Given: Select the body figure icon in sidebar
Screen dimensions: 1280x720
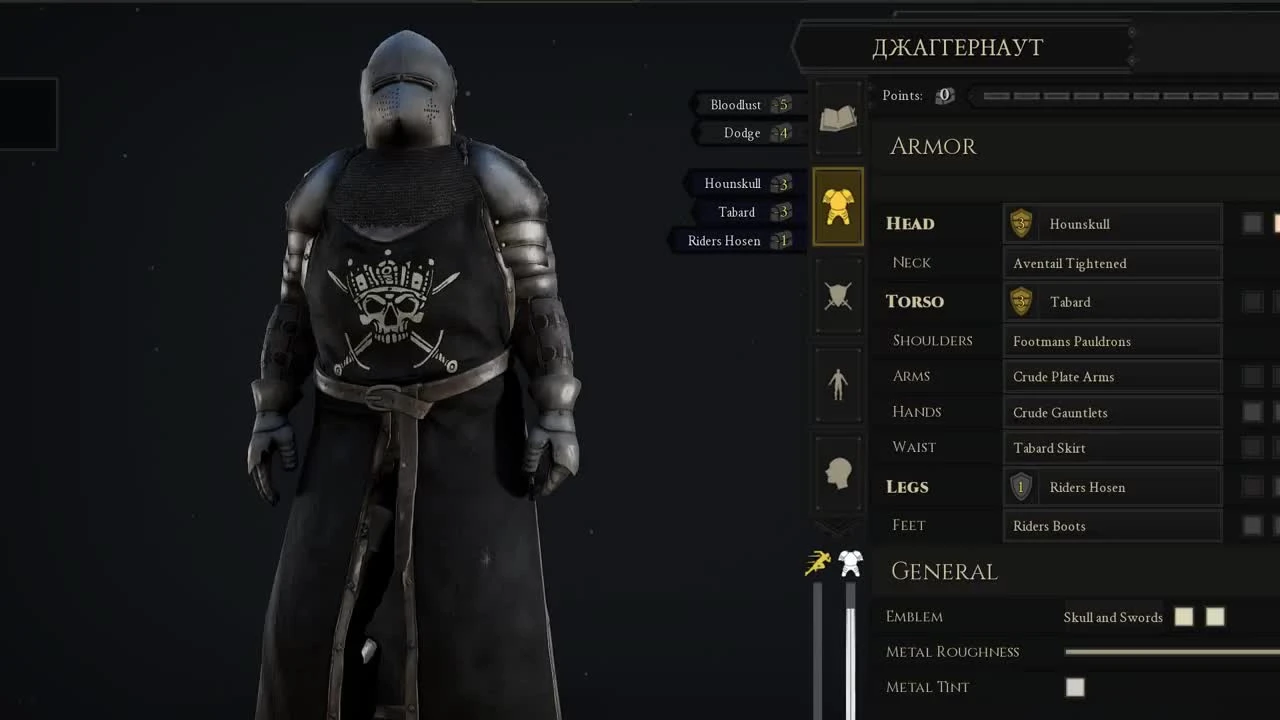Looking at the screenshot, I should coord(838,384).
